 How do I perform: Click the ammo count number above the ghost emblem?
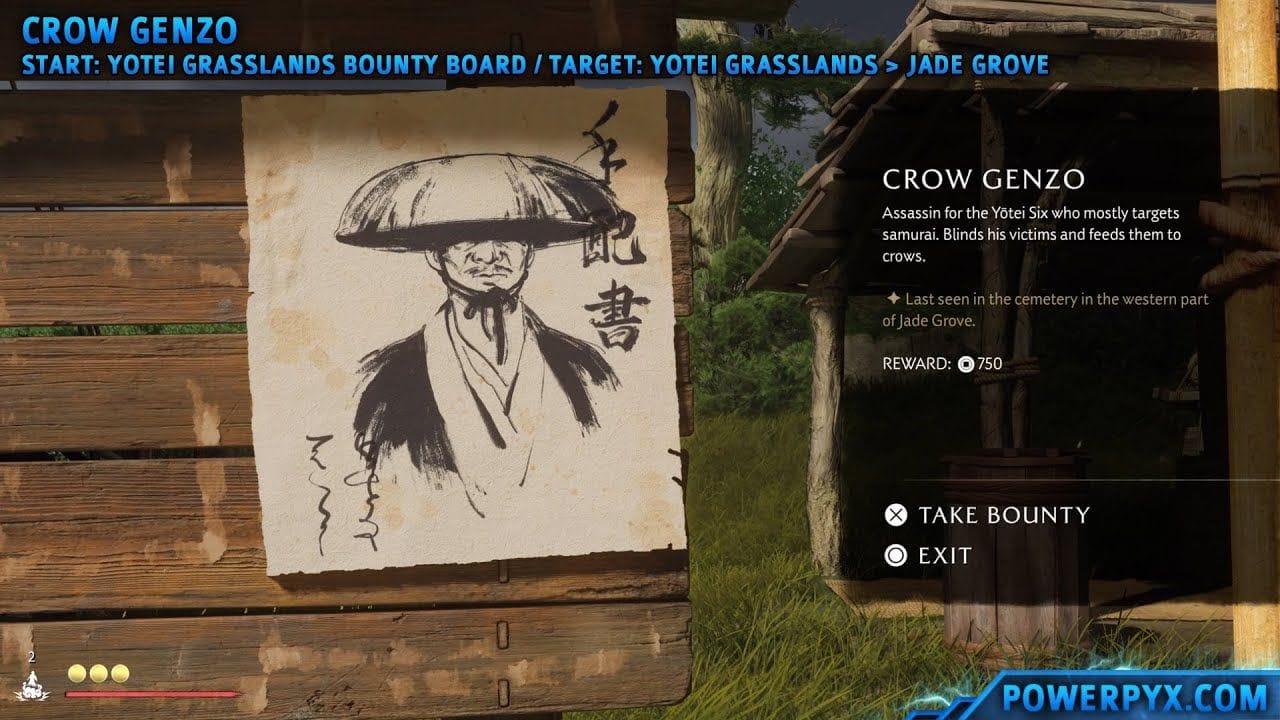(x=30, y=658)
